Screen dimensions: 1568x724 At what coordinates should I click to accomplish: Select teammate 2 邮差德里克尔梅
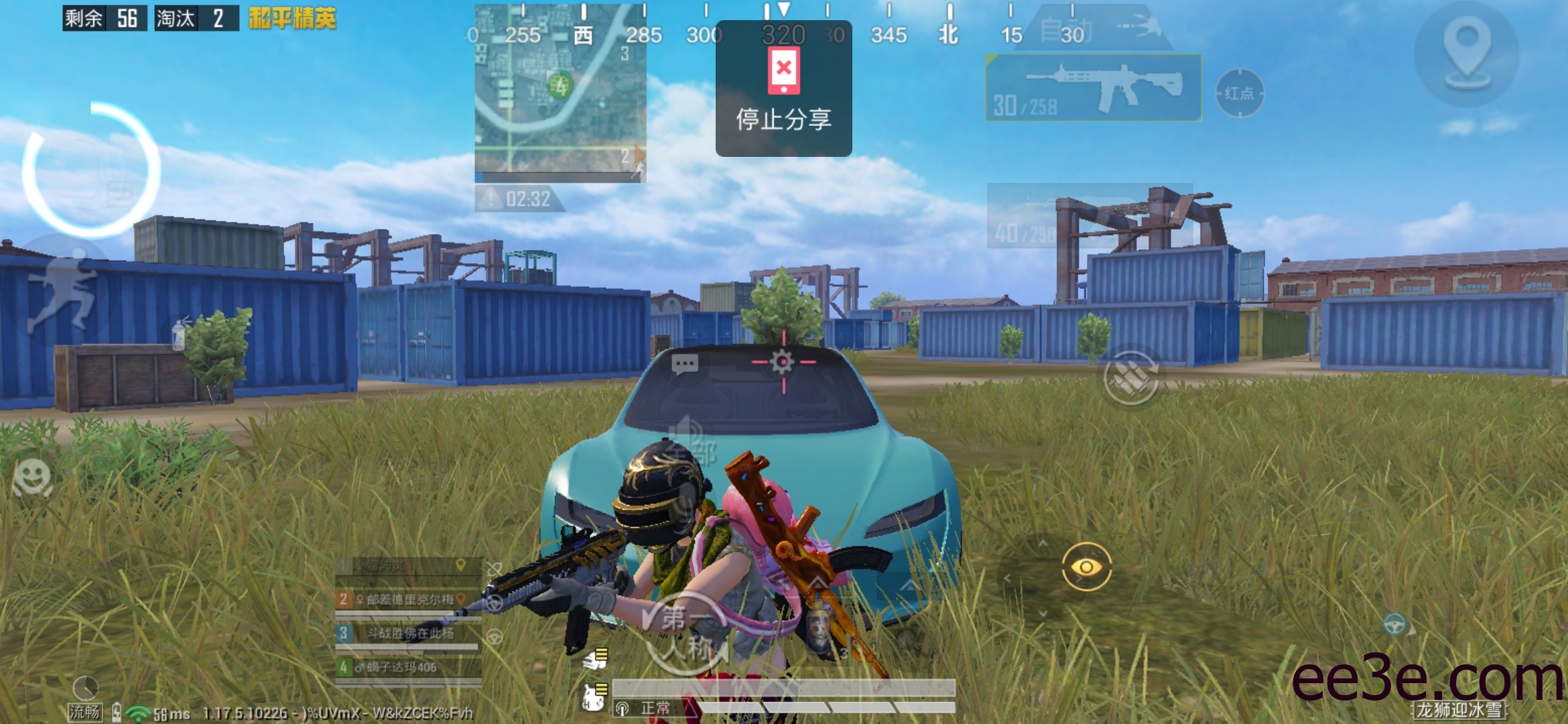pos(407,599)
